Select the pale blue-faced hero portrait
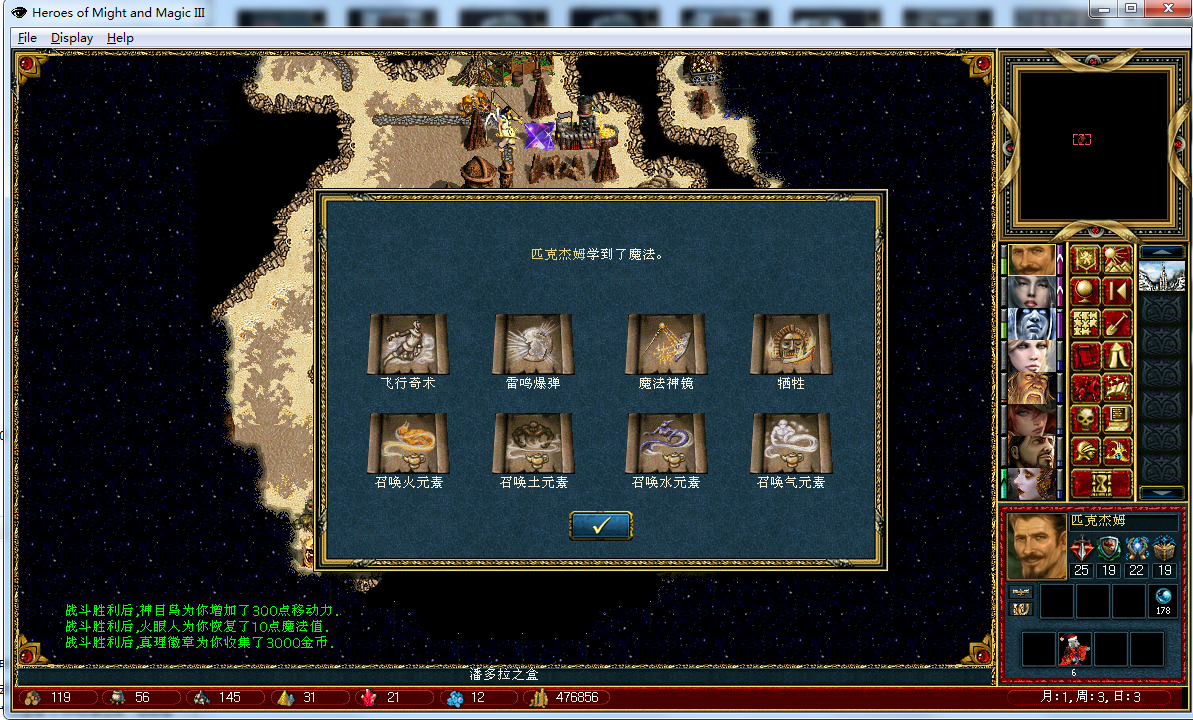1193x720 pixels. coord(1029,324)
